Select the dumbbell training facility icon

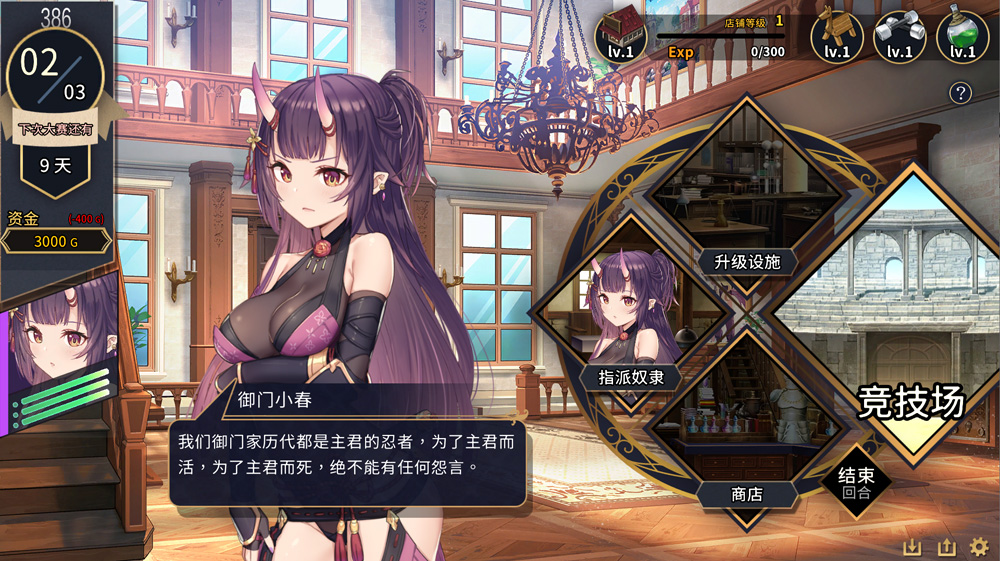[x=899, y=37]
